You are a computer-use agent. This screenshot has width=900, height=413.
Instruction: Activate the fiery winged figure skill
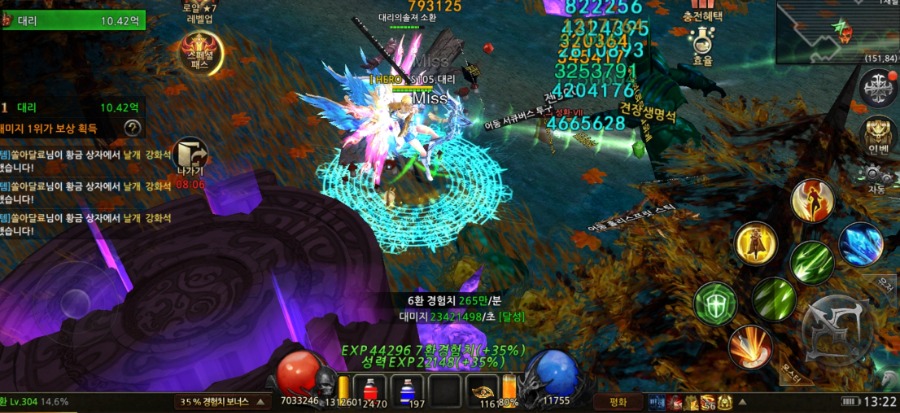[x=812, y=200]
